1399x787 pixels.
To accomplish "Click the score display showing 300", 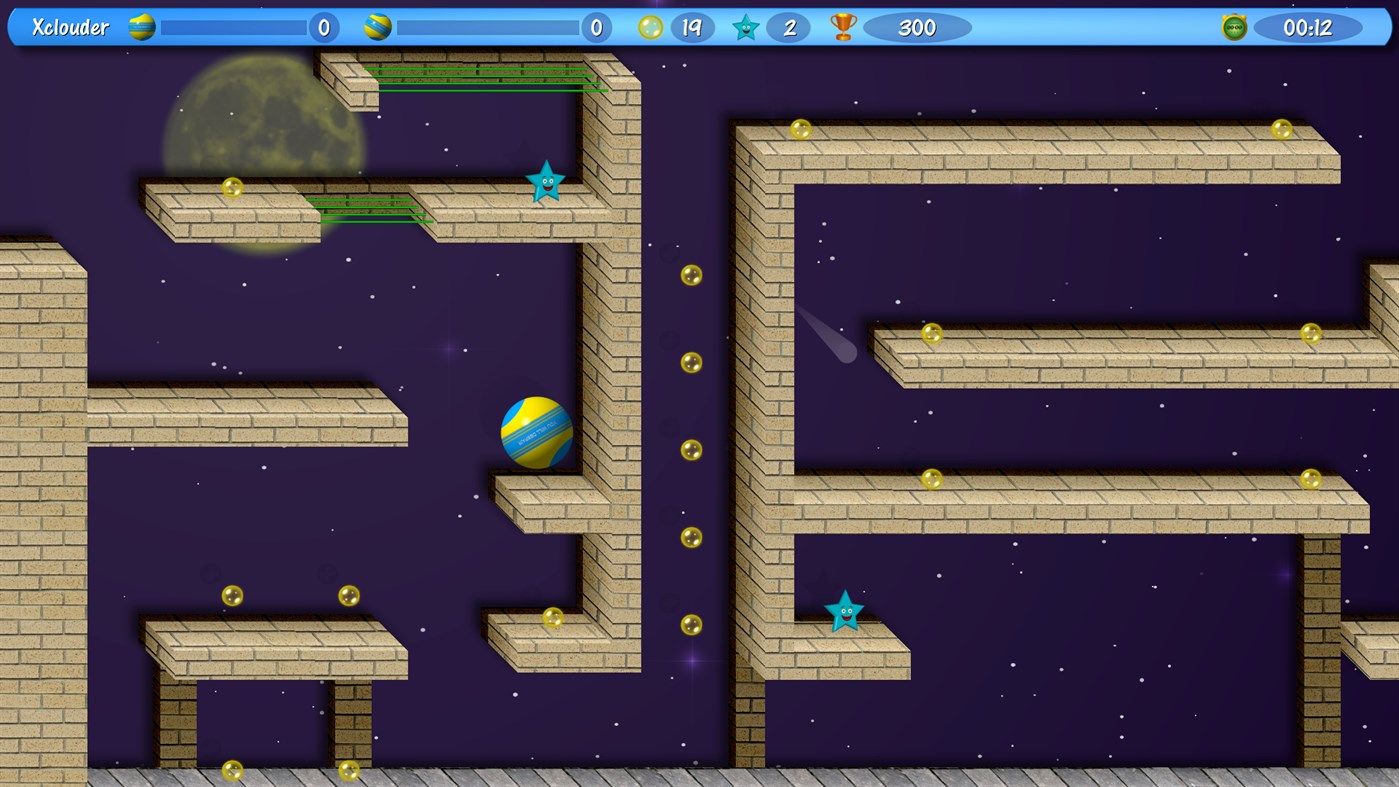I will [916, 27].
